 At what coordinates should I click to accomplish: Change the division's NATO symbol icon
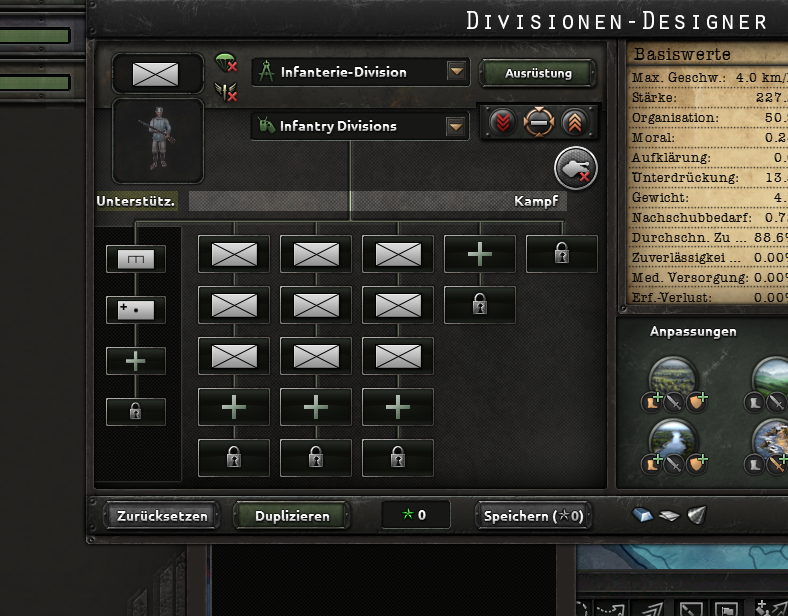pyautogui.click(x=155, y=73)
